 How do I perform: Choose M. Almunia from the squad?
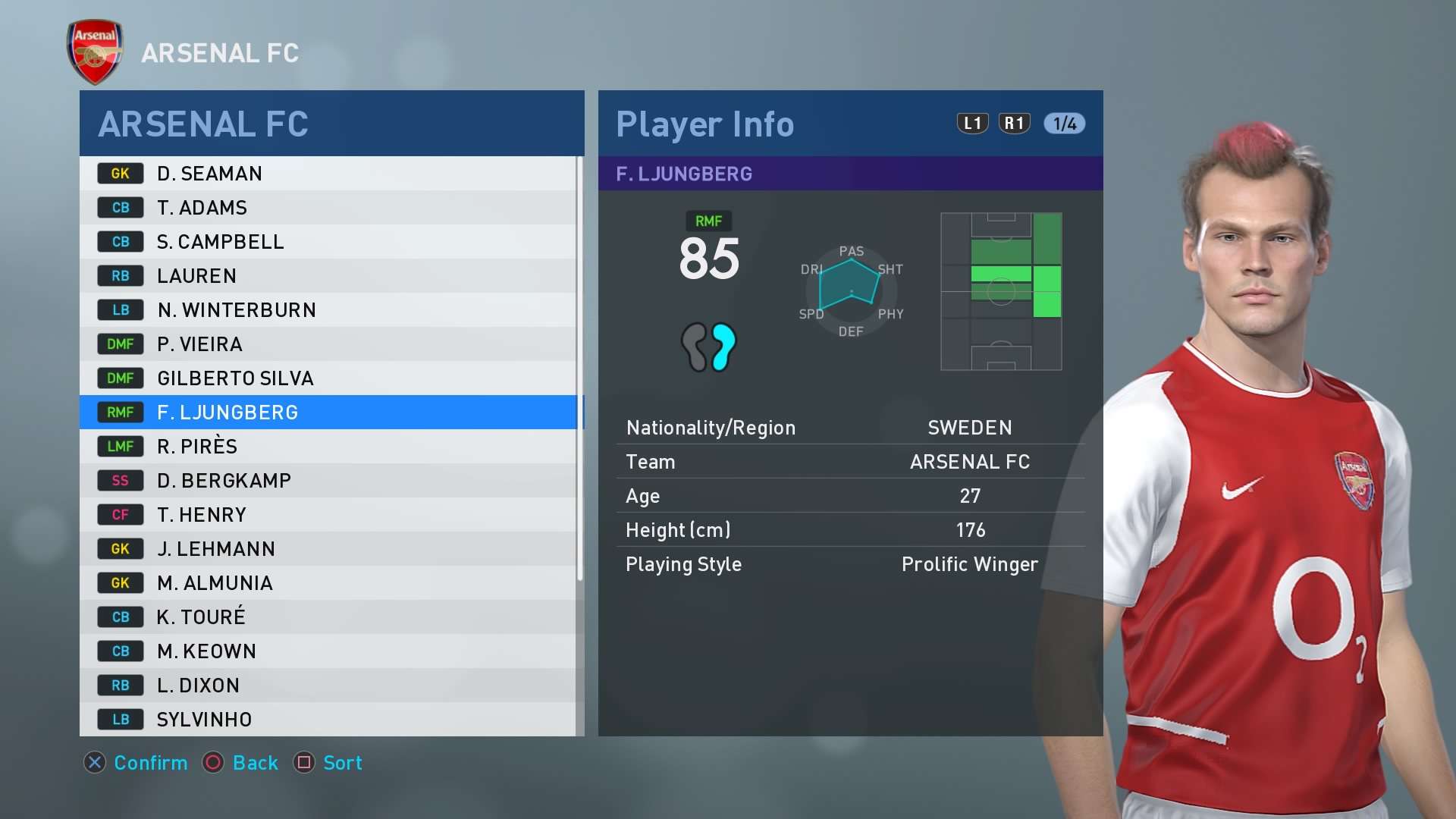coord(328,583)
